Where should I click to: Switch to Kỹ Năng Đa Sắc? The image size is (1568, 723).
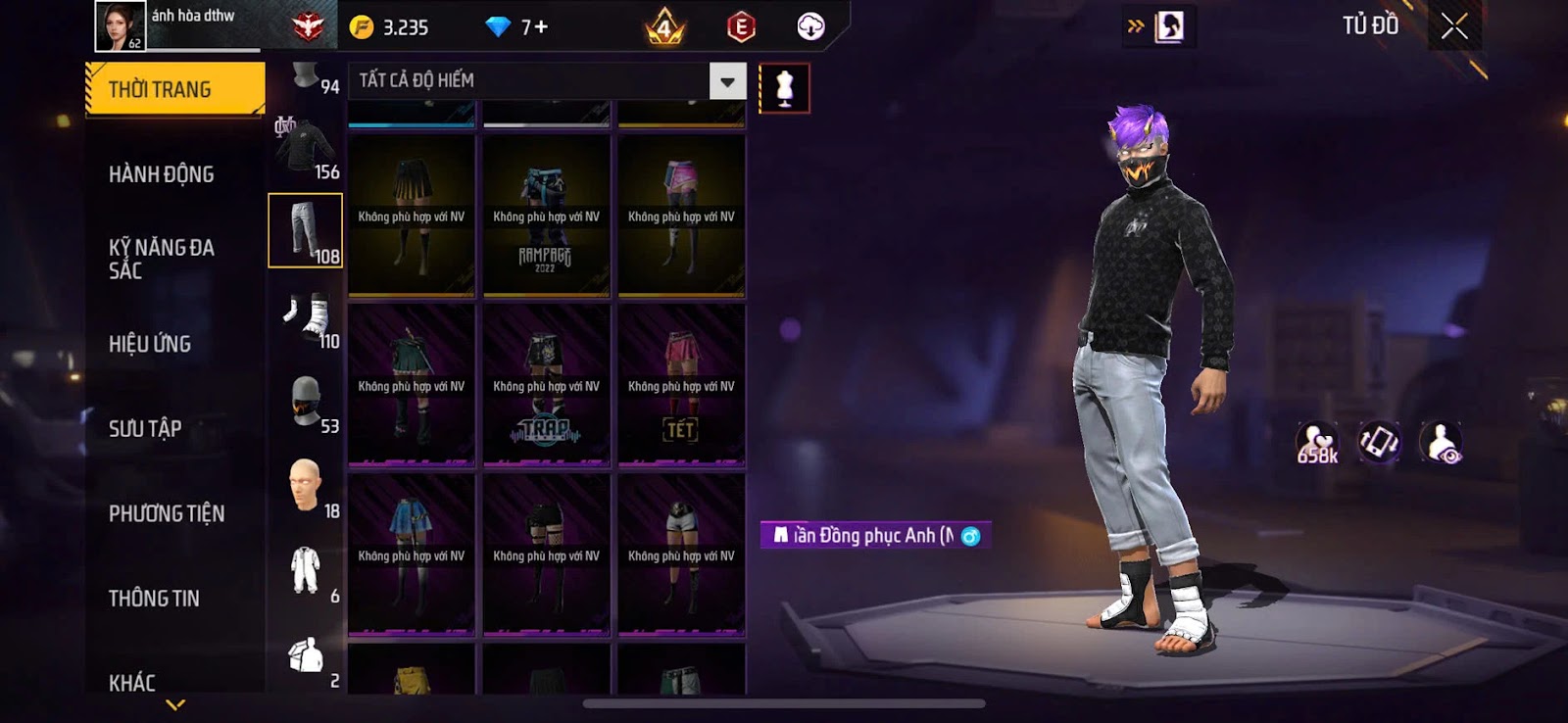162,259
